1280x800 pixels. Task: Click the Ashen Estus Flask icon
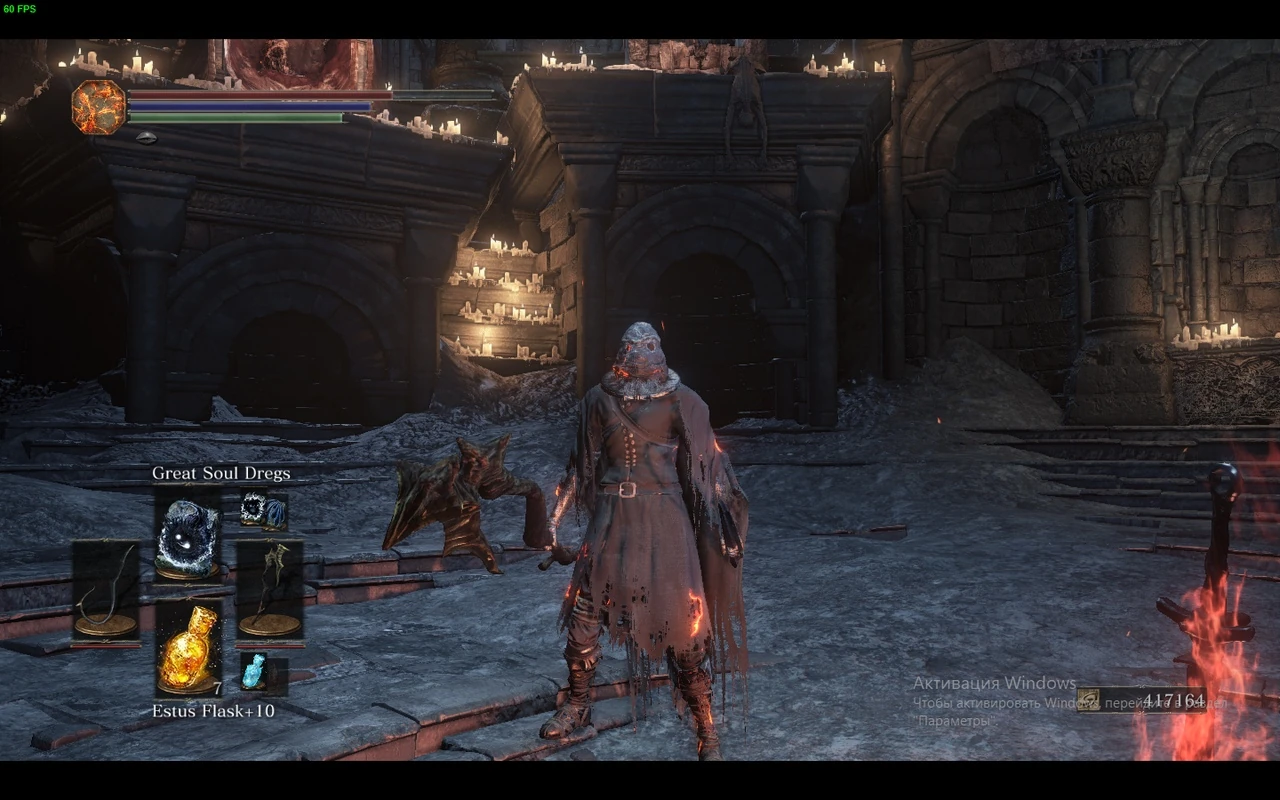(x=254, y=670)
